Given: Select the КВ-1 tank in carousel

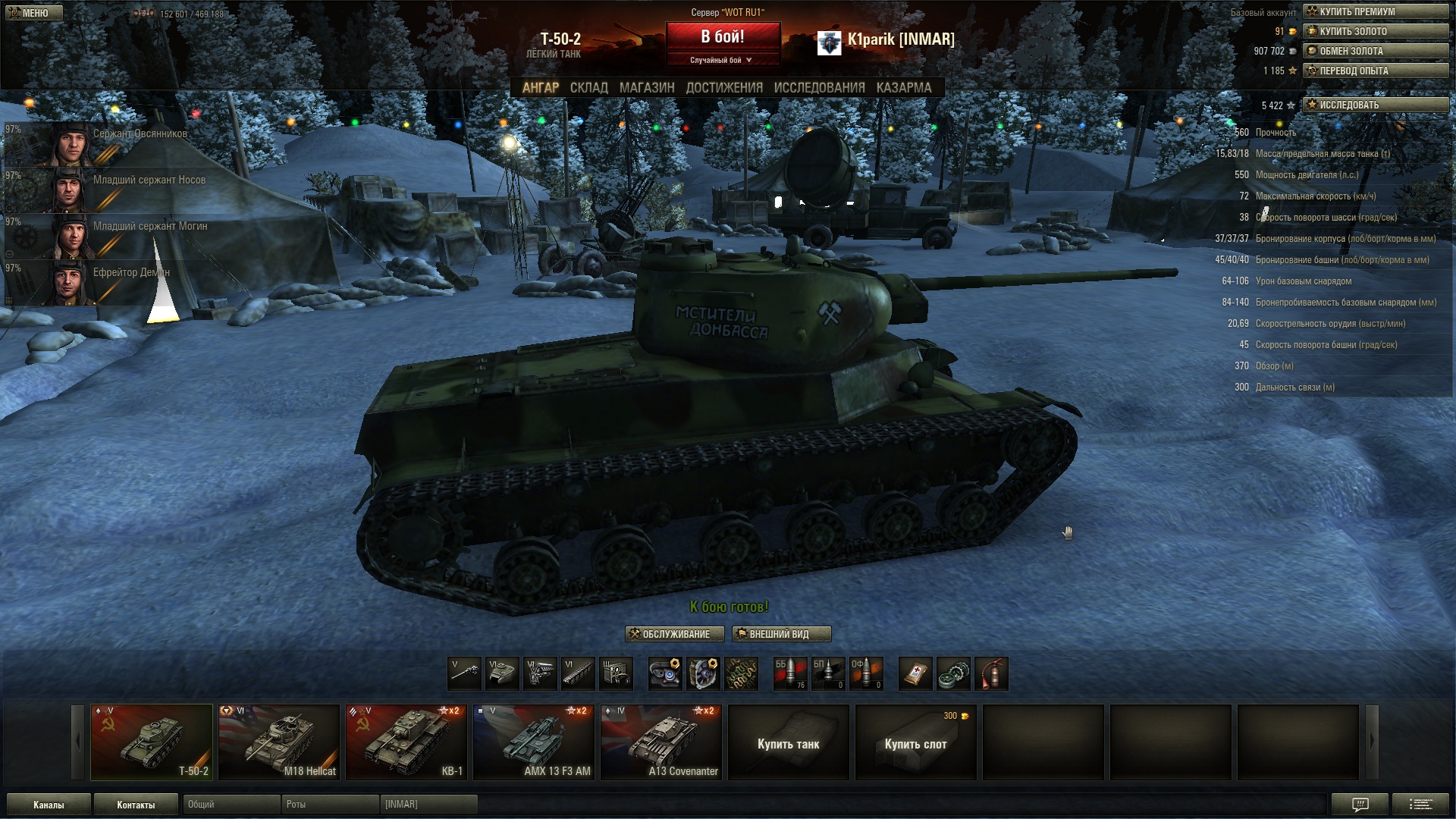Looking at the screenshot, I should 406,742.
